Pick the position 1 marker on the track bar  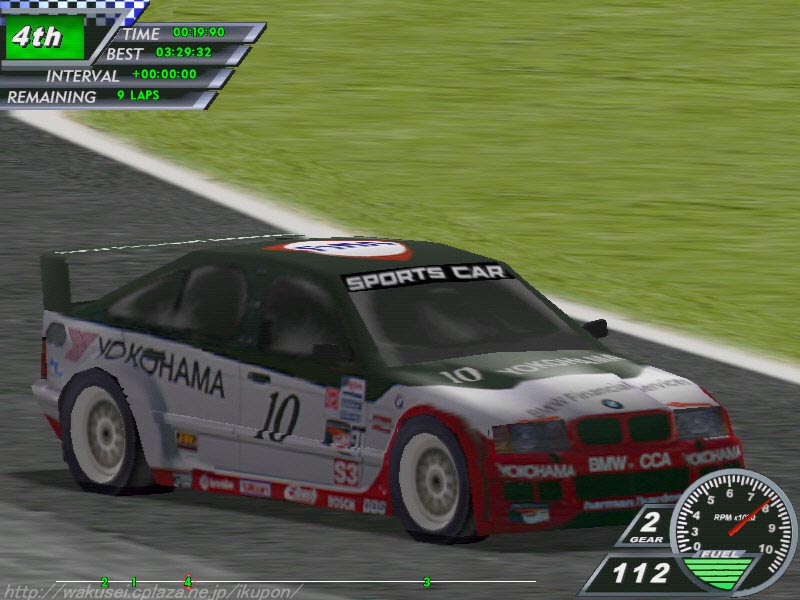click(134, 581)
